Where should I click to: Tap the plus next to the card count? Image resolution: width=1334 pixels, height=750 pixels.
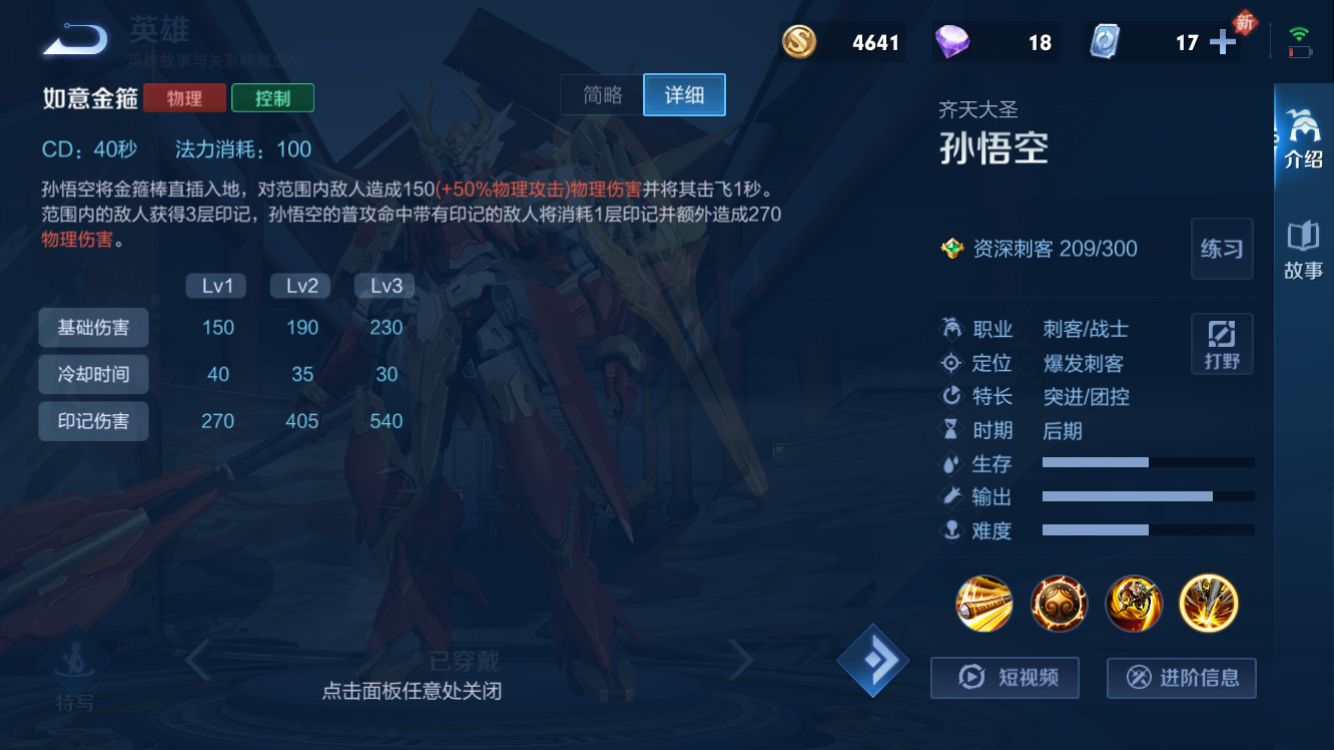(x=1222, y=41)
